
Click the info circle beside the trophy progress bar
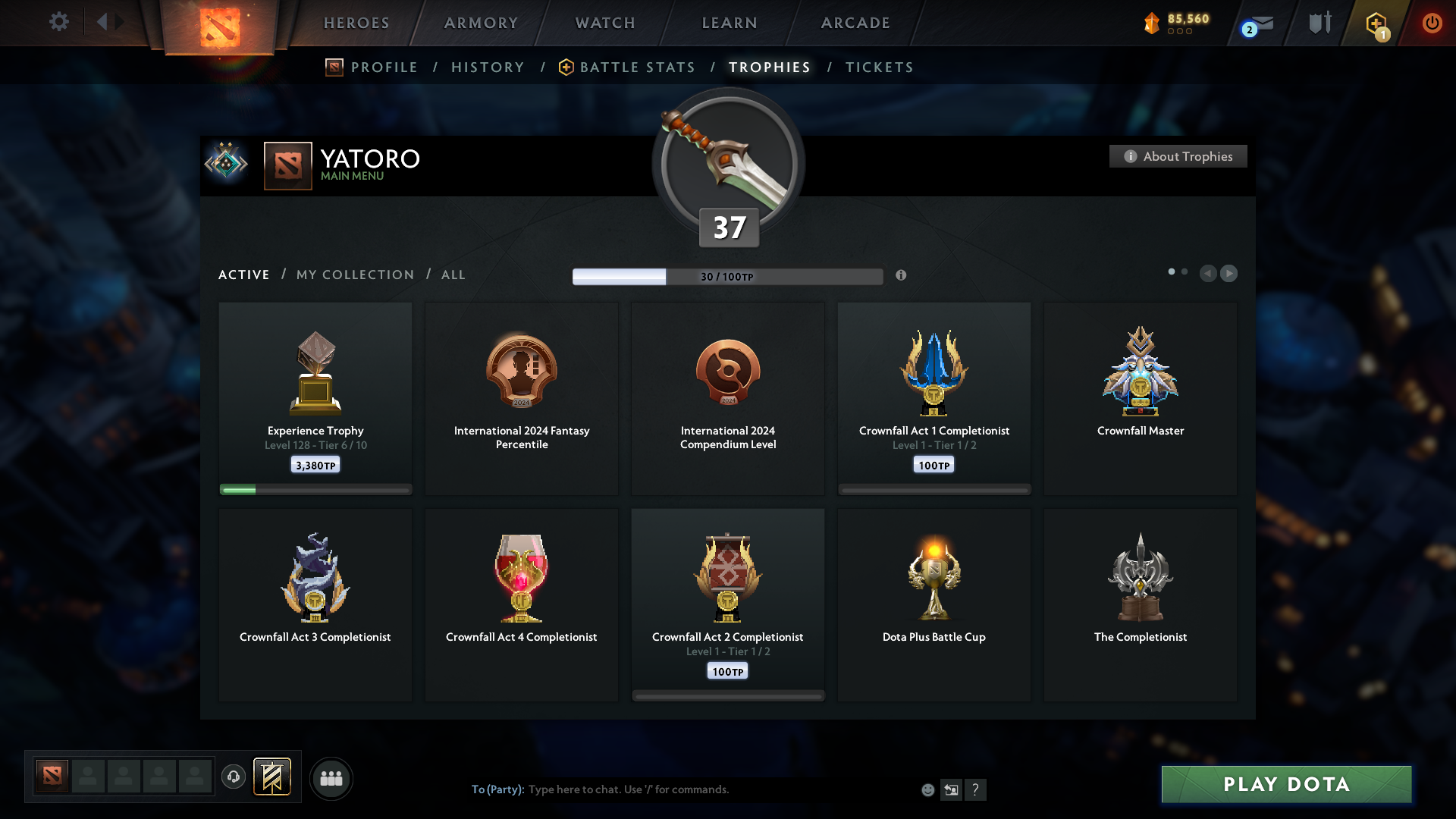coord(902,276)
